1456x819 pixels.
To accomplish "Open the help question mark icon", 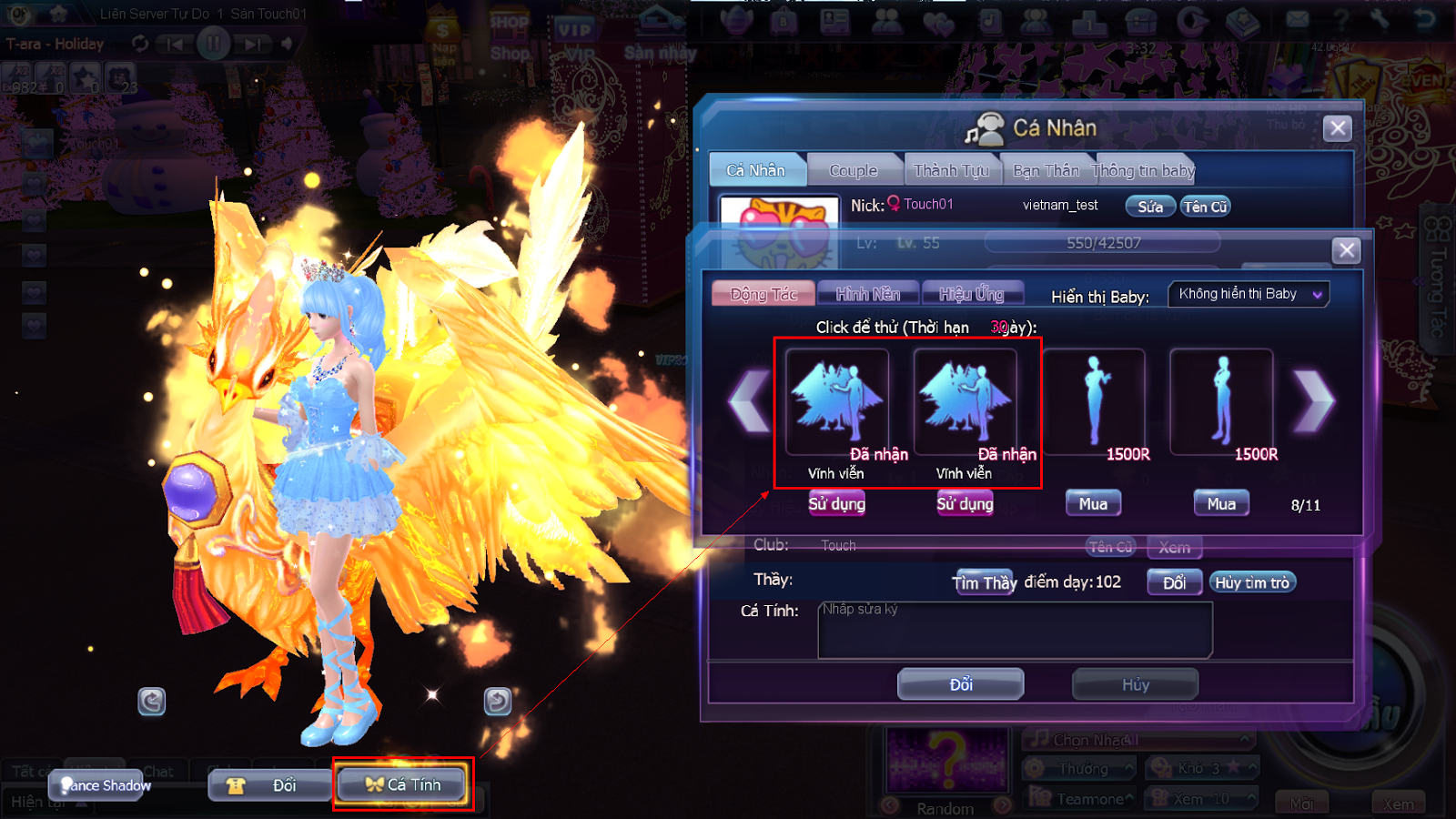I will pos(1342,21).
